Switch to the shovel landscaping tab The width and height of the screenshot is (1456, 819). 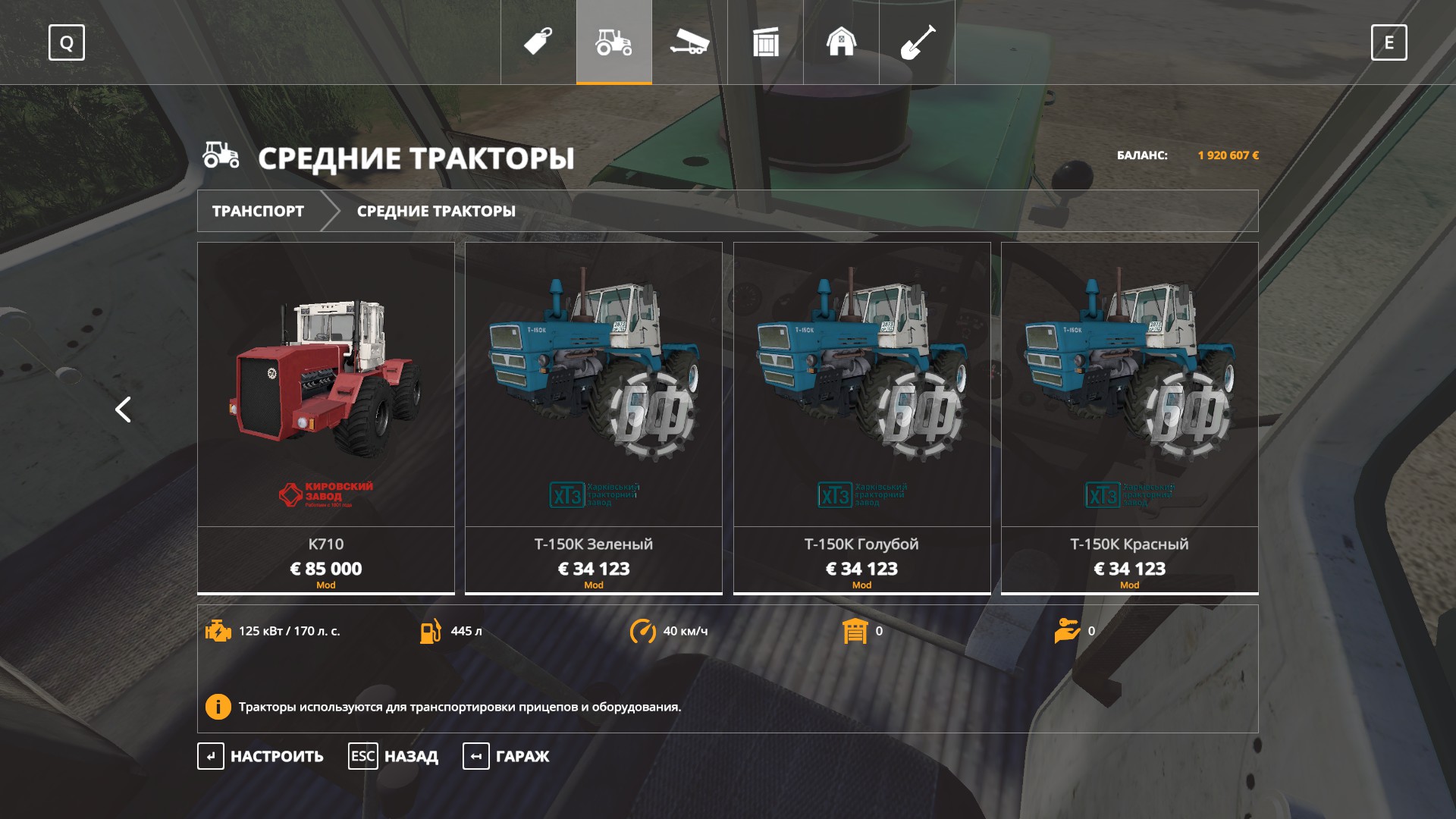point(918,42)
